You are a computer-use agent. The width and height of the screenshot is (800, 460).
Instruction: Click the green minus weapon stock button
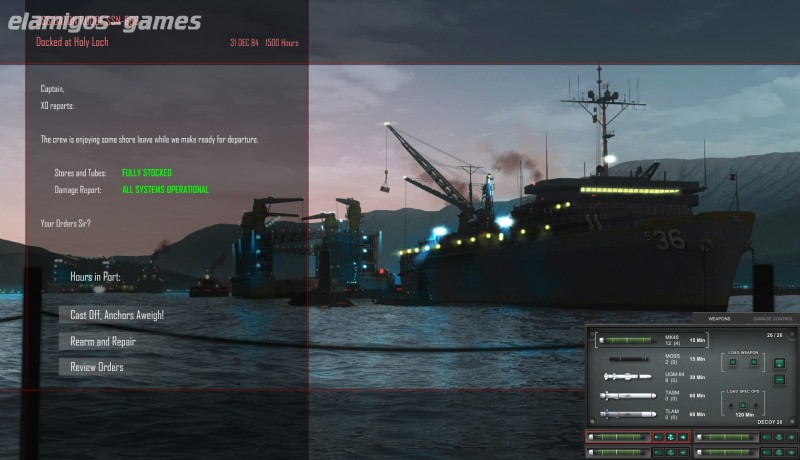tap(780, 379)
